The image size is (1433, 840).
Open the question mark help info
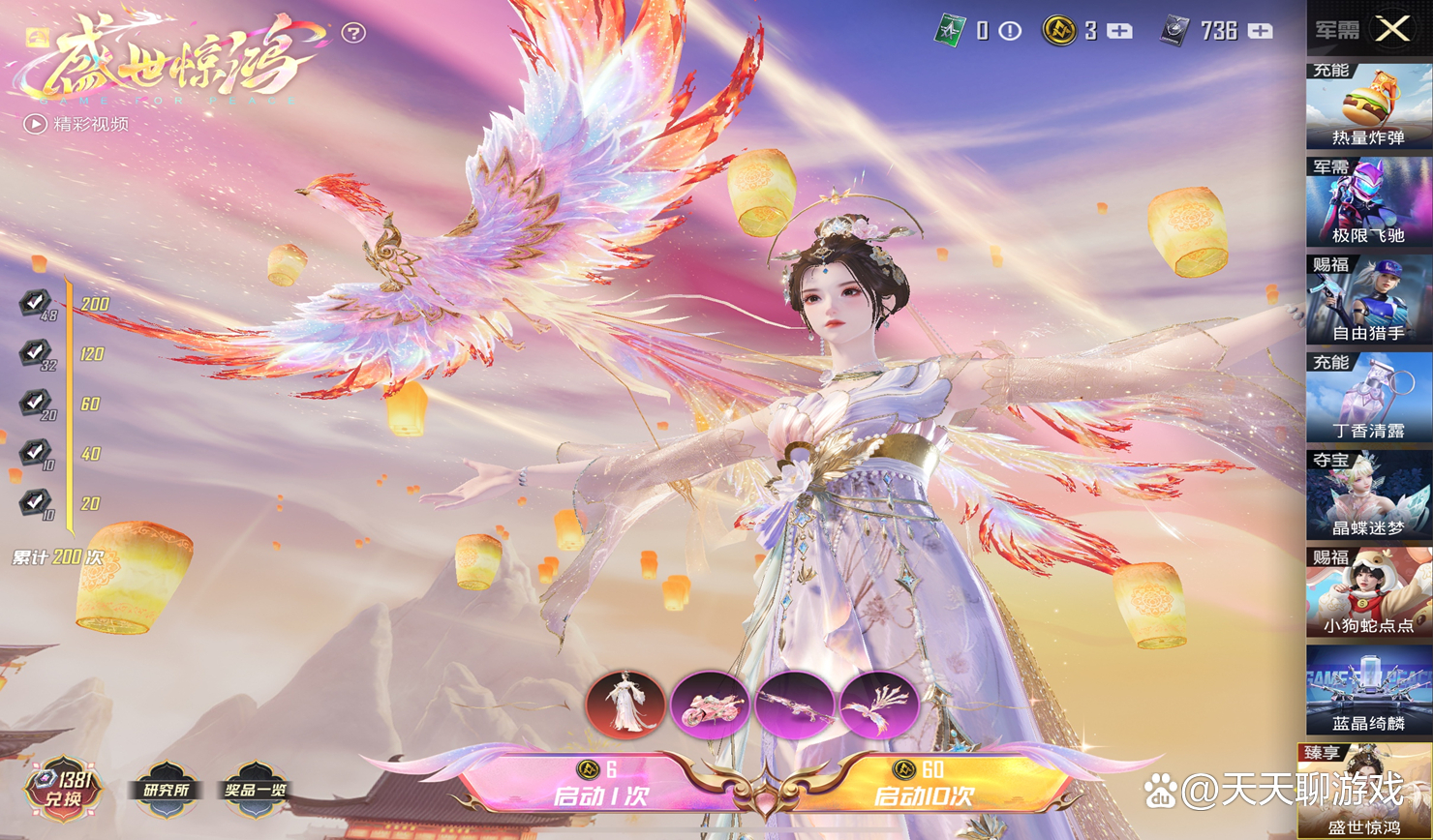tap(354, 33)
